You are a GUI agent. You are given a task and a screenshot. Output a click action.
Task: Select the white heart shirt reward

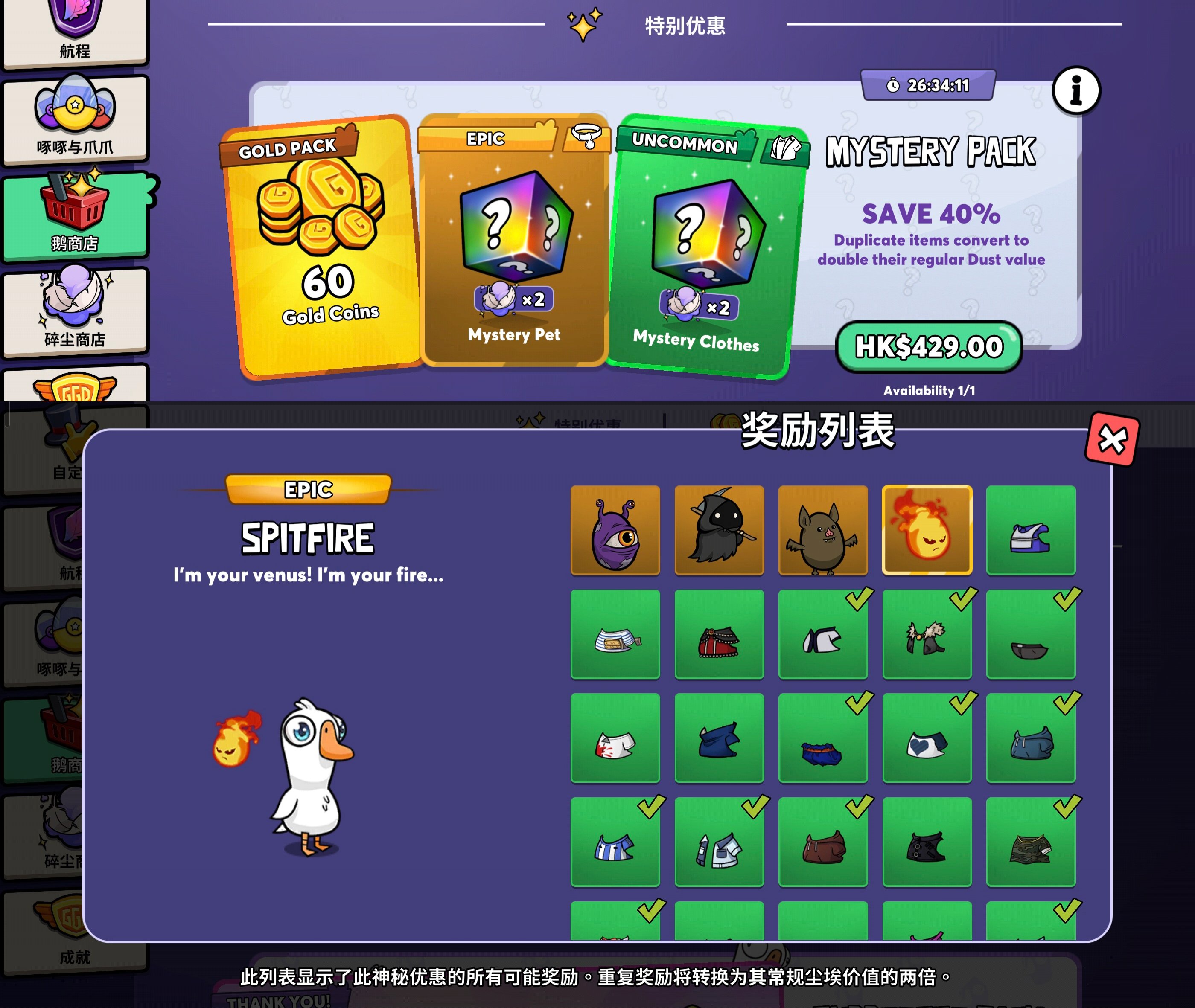pos(927,738)
